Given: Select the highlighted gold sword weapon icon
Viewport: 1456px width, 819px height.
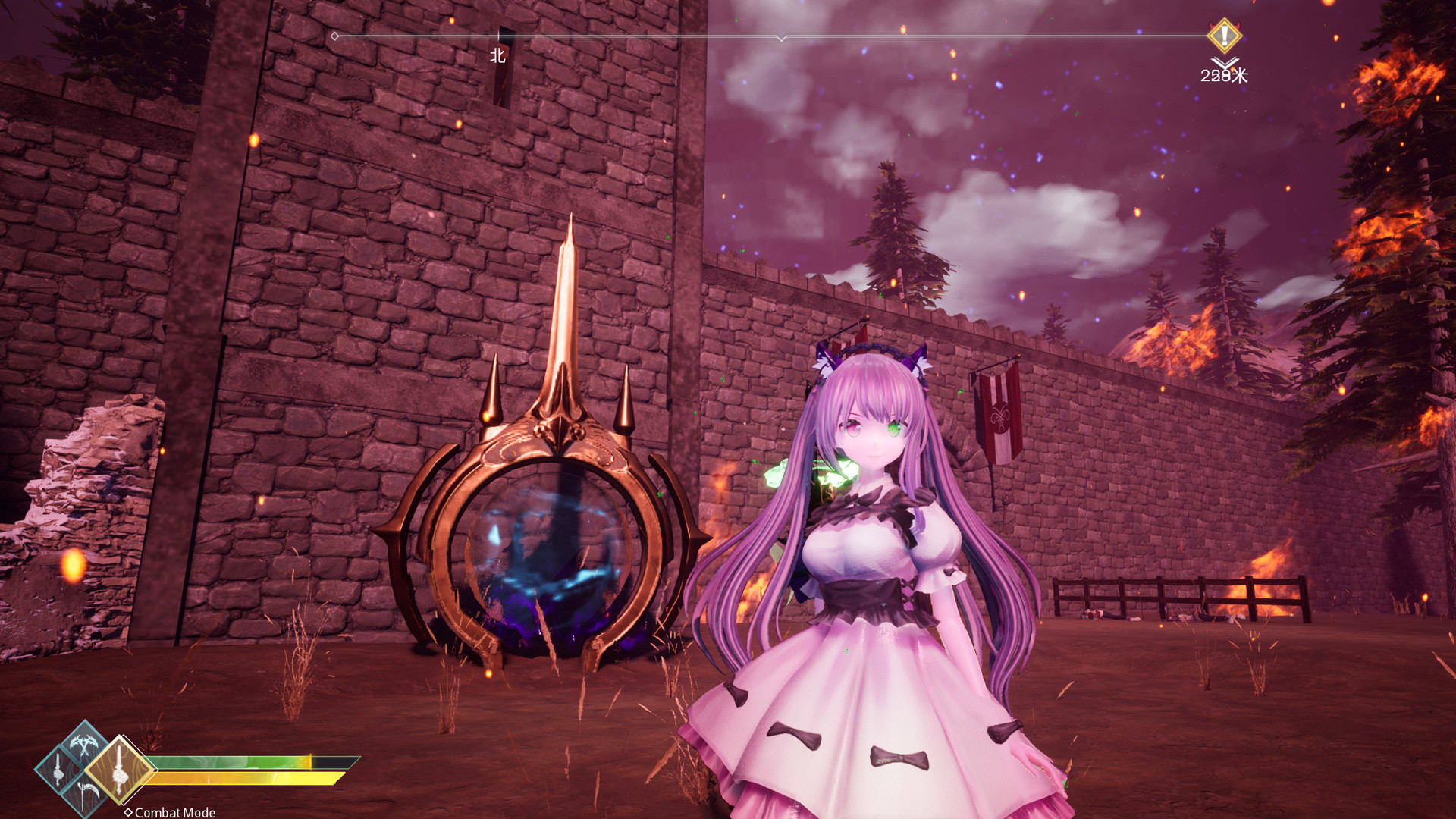Looking at the screenshot, I should click(x=121, y=770).
